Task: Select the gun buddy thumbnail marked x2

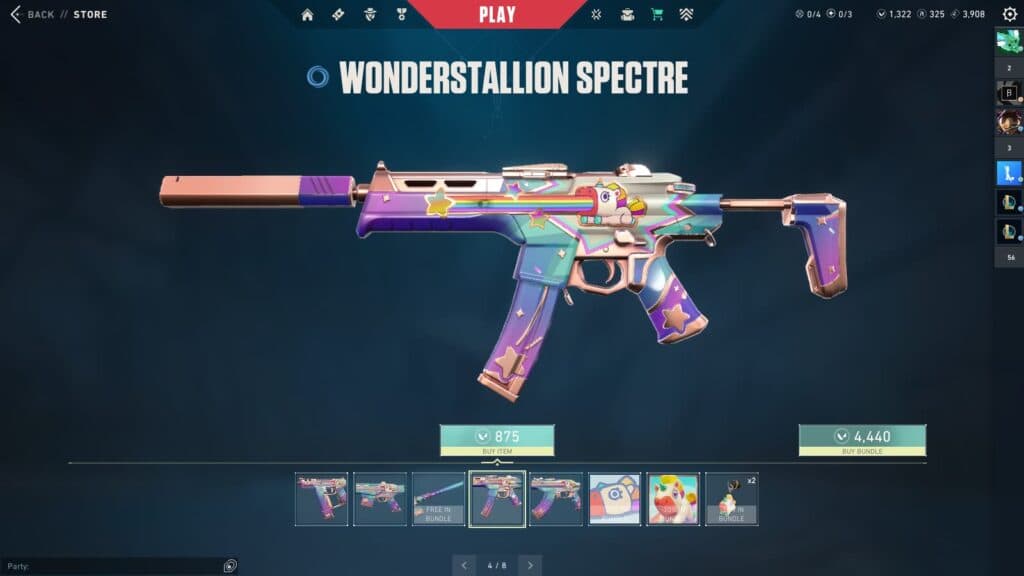Action: [x=731, y=499]
